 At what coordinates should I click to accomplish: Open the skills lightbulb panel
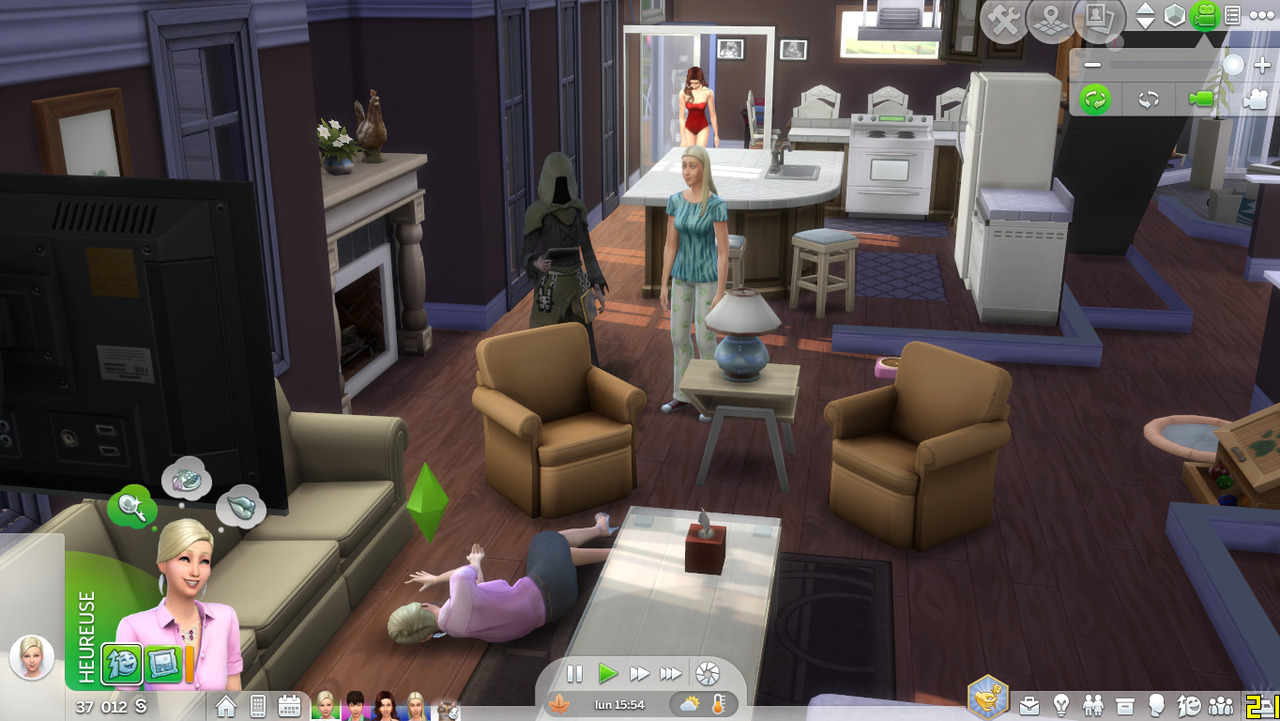(x=1061, y=706)
